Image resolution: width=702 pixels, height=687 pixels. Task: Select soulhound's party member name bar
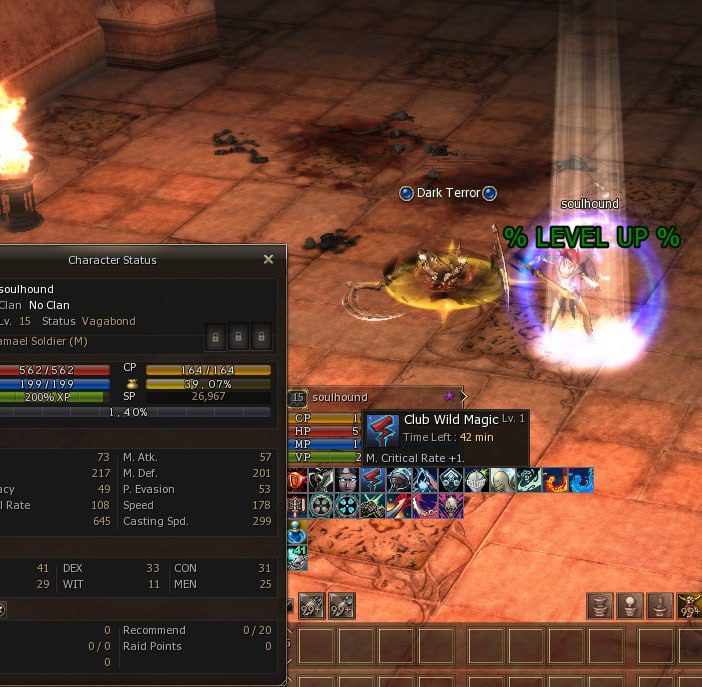(340, 397)
